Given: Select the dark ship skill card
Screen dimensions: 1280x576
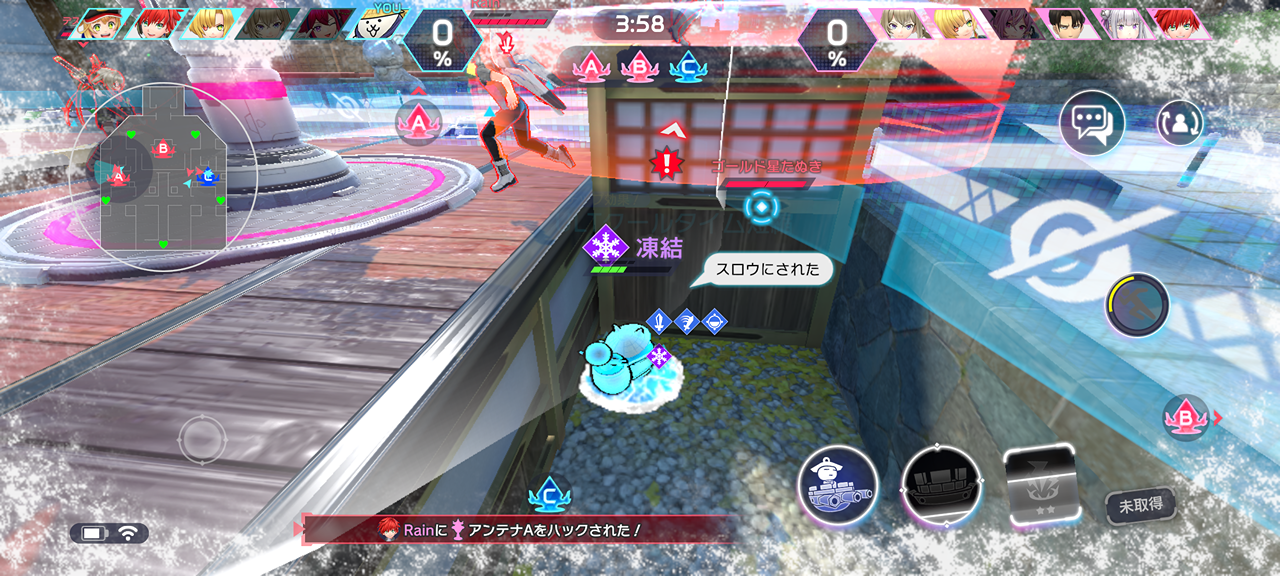Looking at the screenshot, I should click(x=941, y=486).
